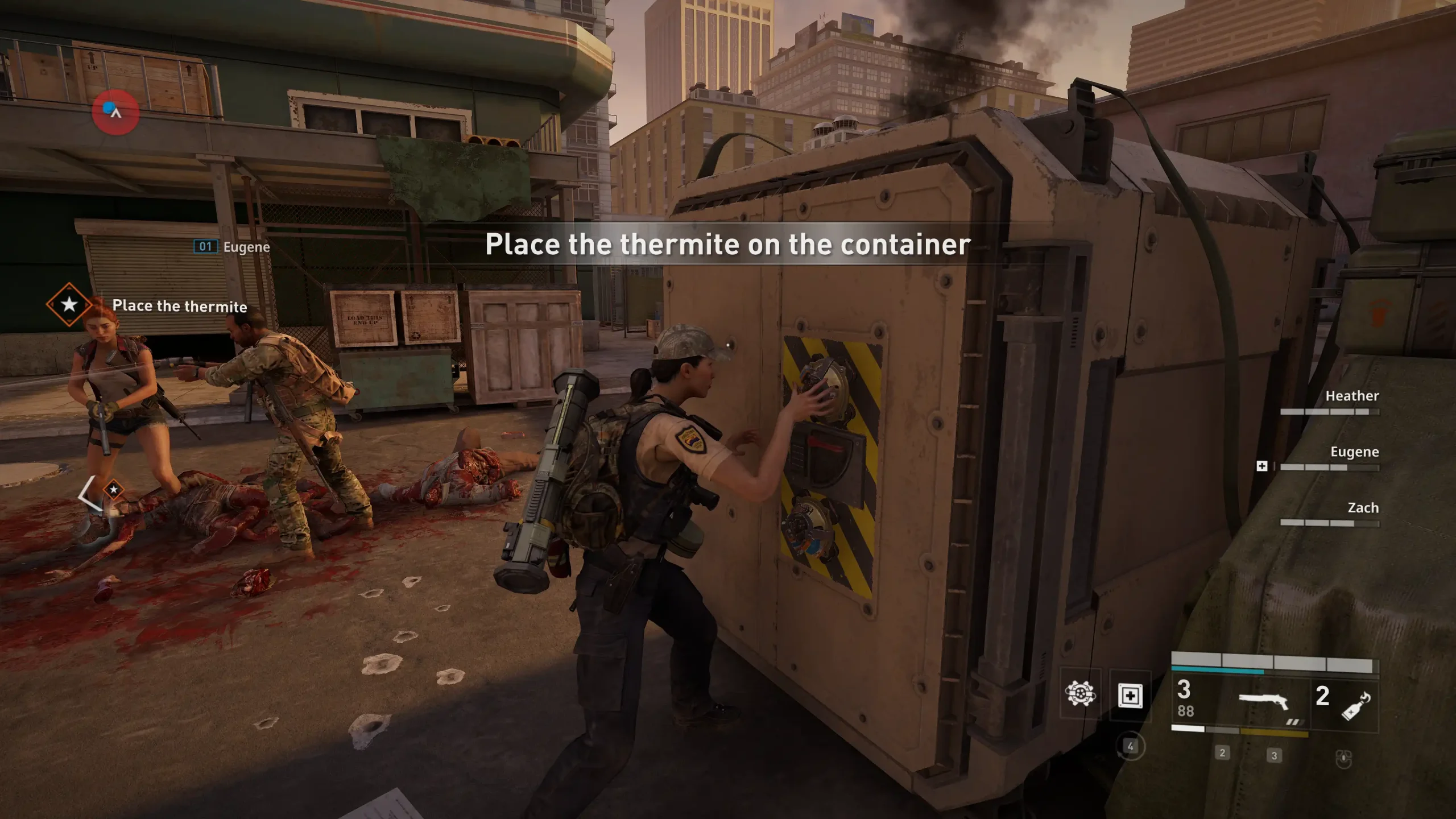Click the 01 Eugene player name tag
The image size is (1456, 819).
pos(231,247)
